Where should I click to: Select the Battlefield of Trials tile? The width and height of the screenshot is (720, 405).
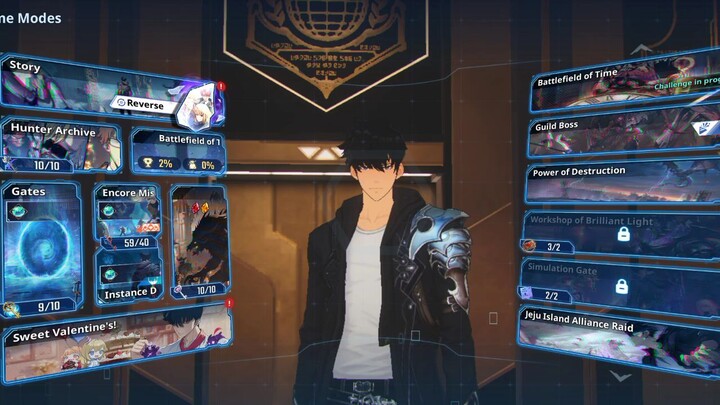click(x=177, y=150)
